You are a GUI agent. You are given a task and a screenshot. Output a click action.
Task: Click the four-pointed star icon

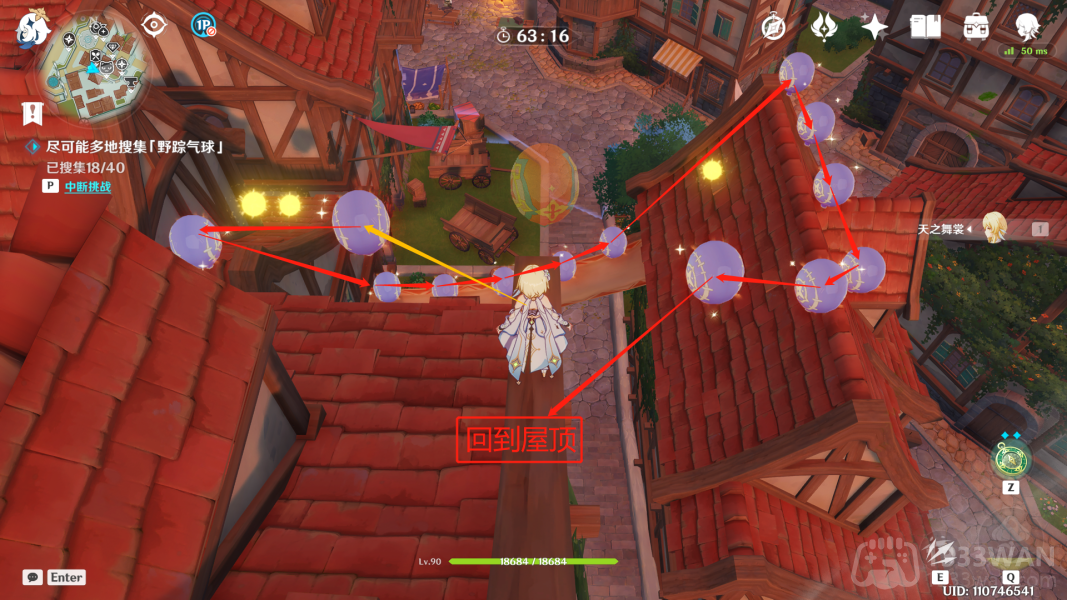point(874,27)
